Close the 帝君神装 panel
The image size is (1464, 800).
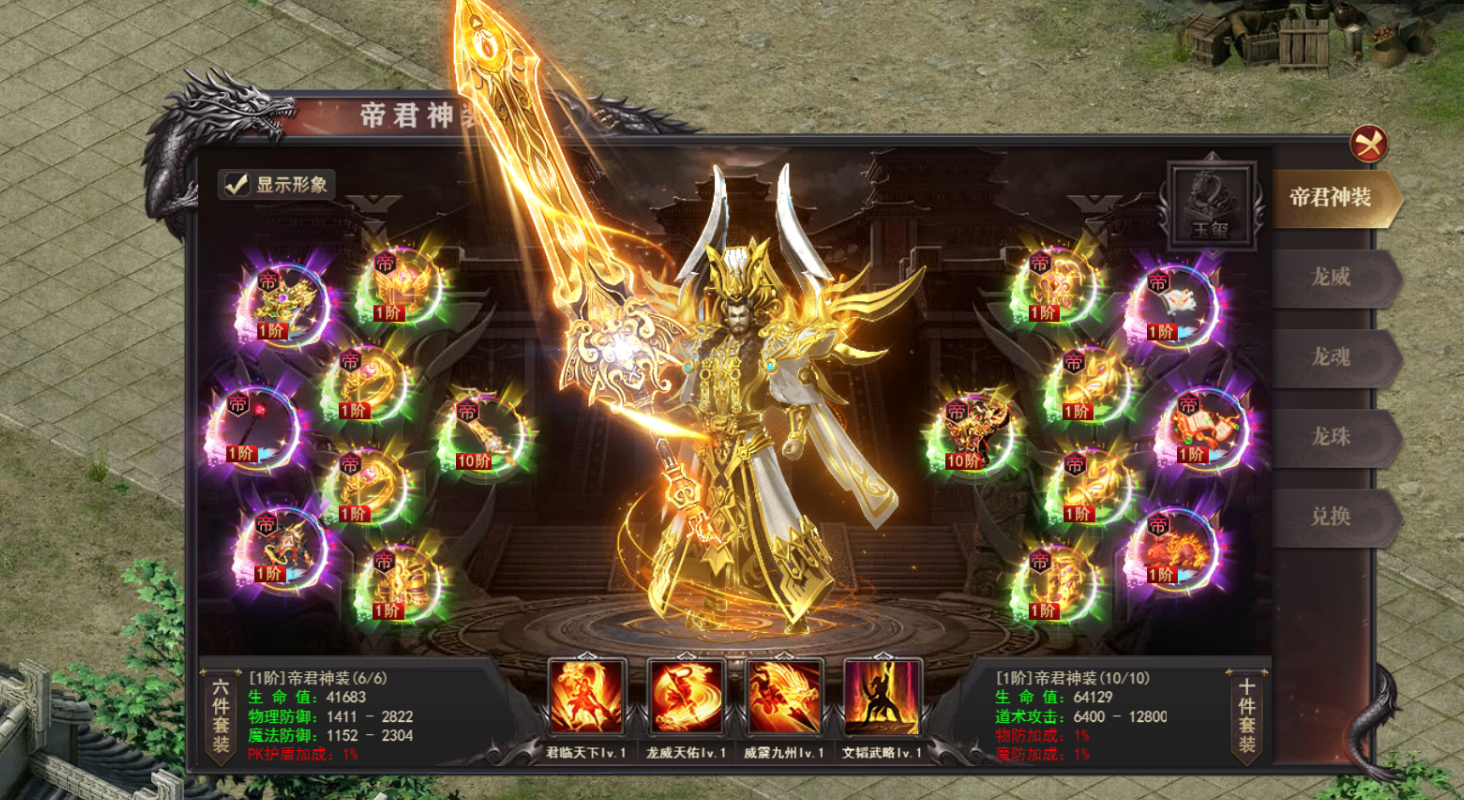[1368, 144]
